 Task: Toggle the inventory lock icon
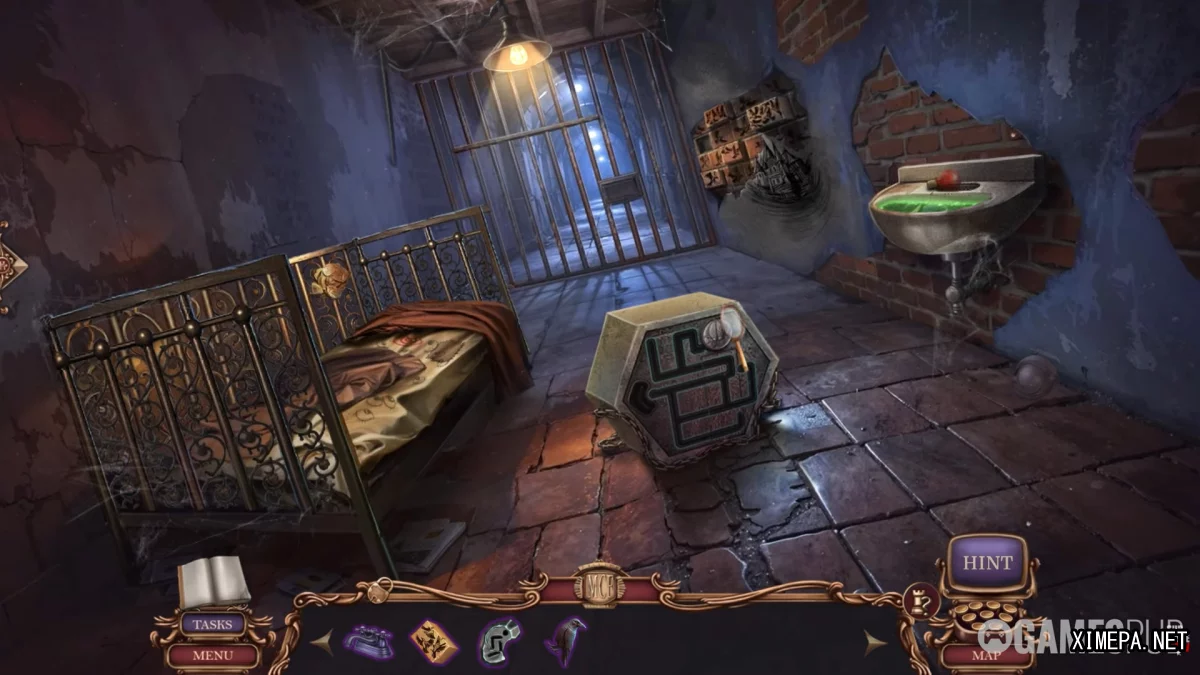tap(377, 591)
